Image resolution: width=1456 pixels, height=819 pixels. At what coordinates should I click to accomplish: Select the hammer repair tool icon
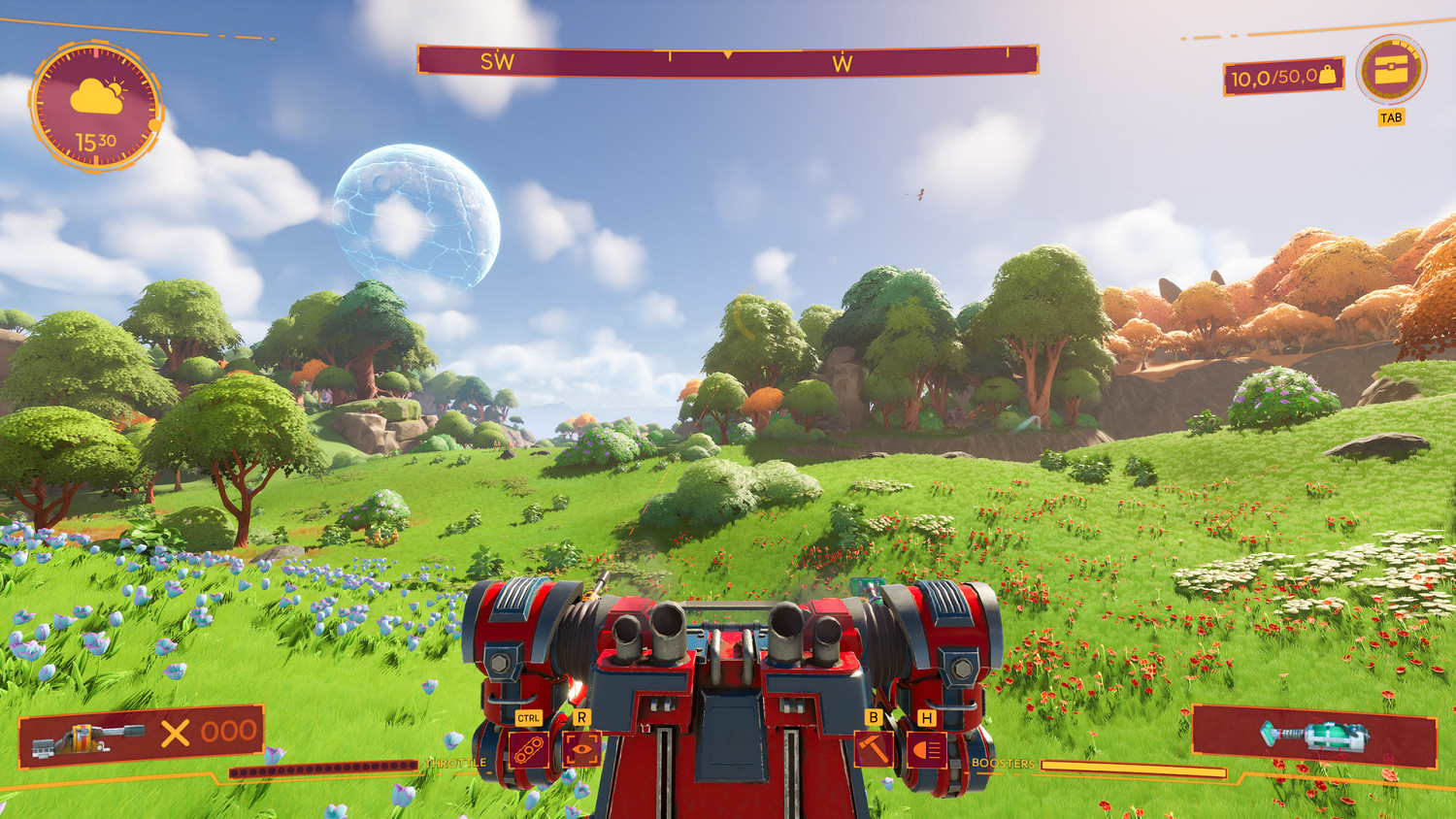tap(875, 751)
